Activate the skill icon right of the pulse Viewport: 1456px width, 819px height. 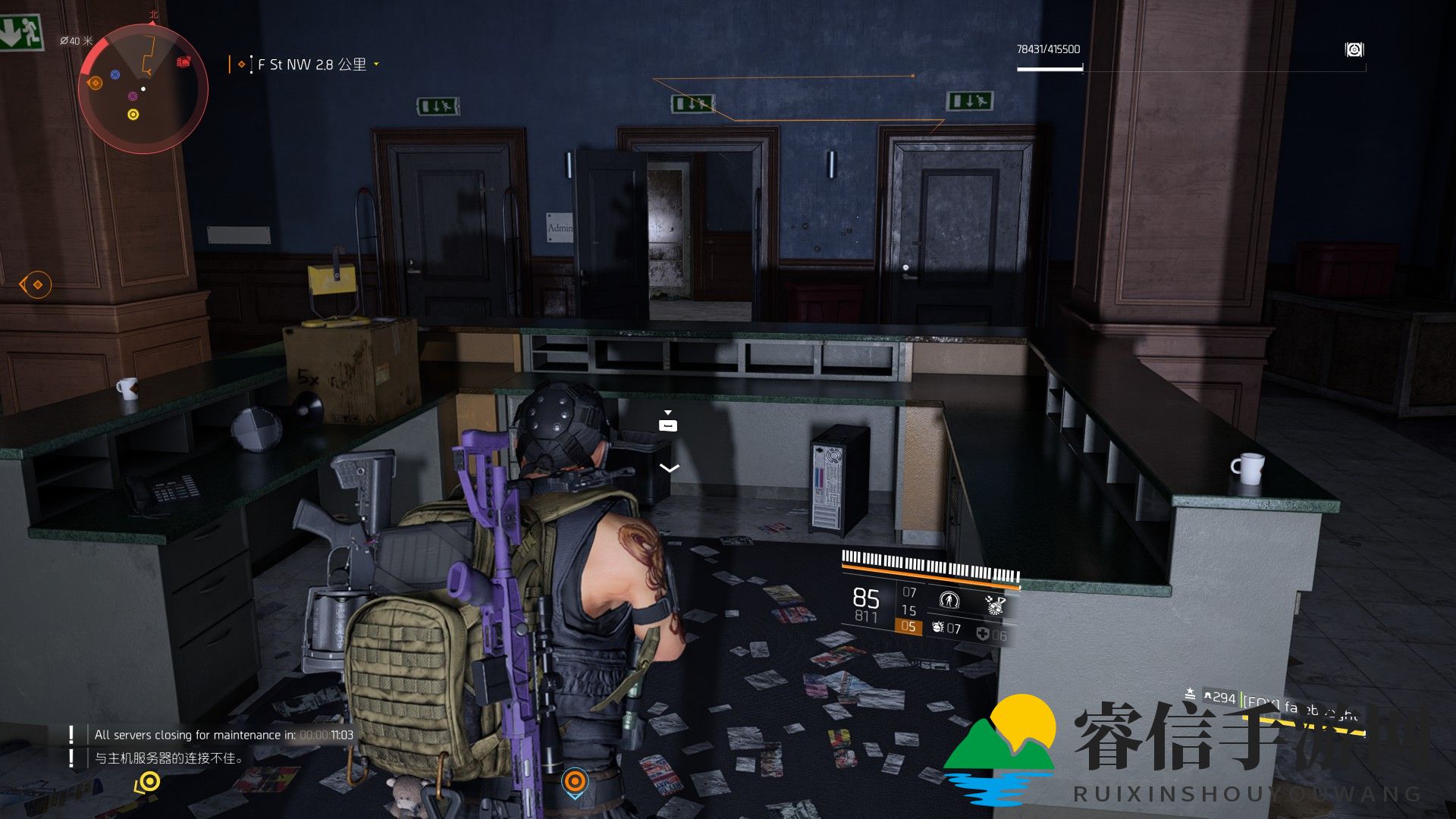coord(994,604)
